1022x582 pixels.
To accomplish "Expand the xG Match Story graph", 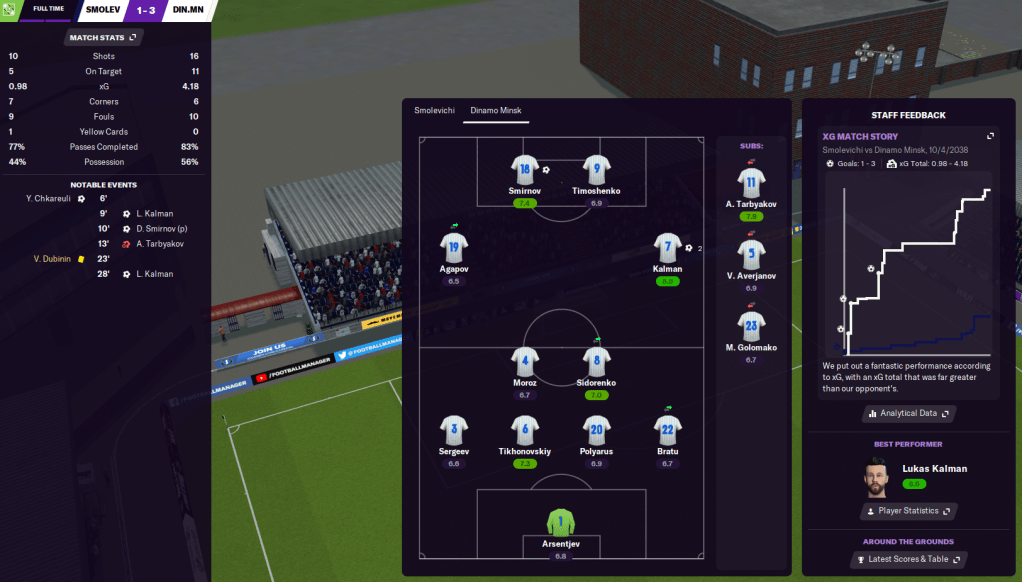I will click(990, 136).
